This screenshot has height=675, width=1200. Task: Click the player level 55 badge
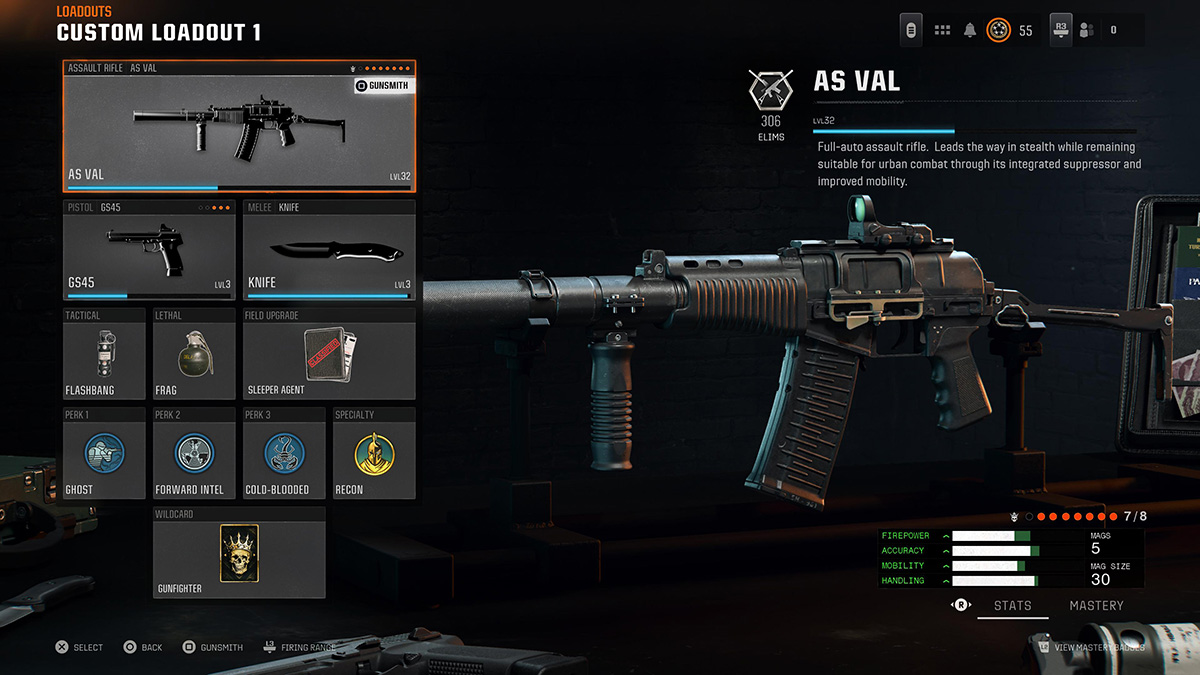click(998, 30)
